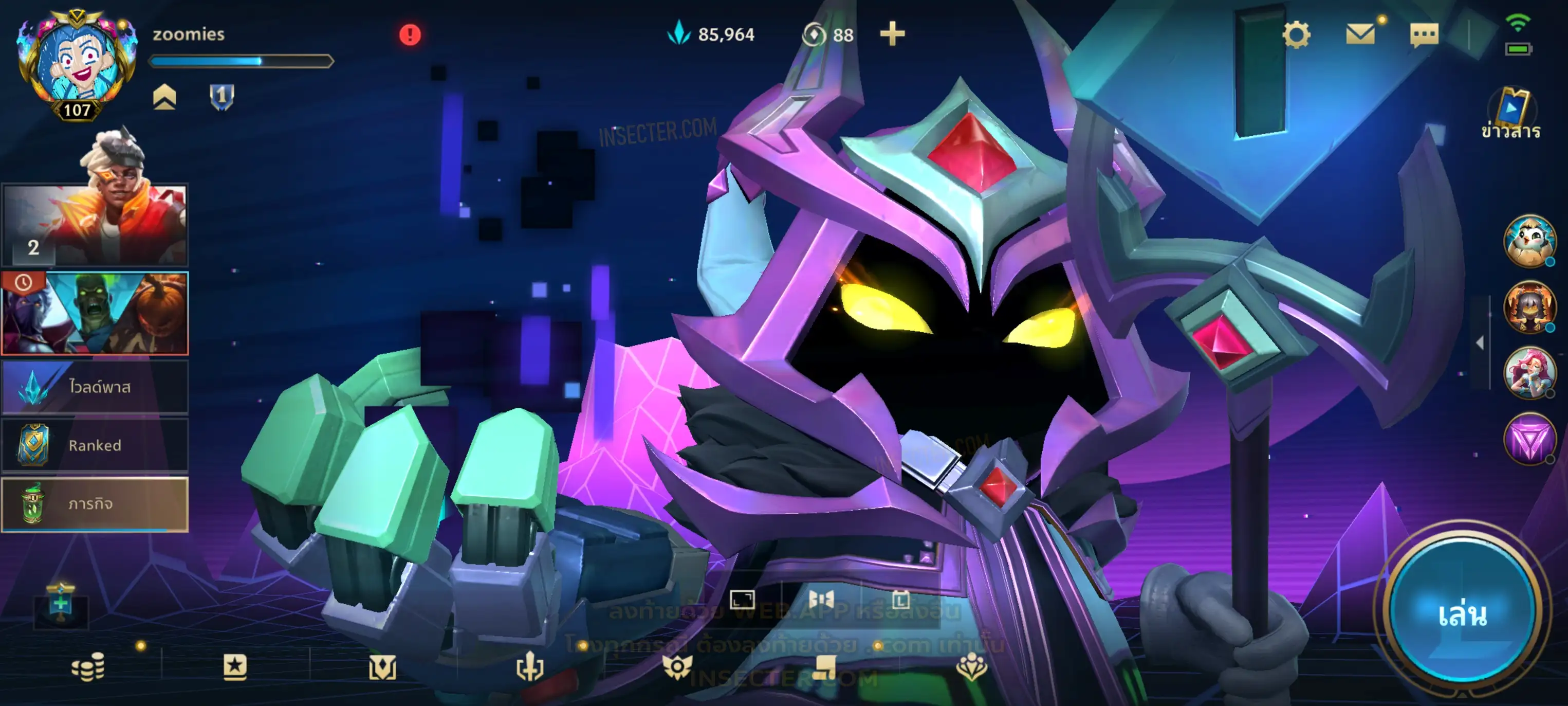Select the owl avatar friend
The width and height of the screenshot is (1568, 706).
pos(1528,241)
